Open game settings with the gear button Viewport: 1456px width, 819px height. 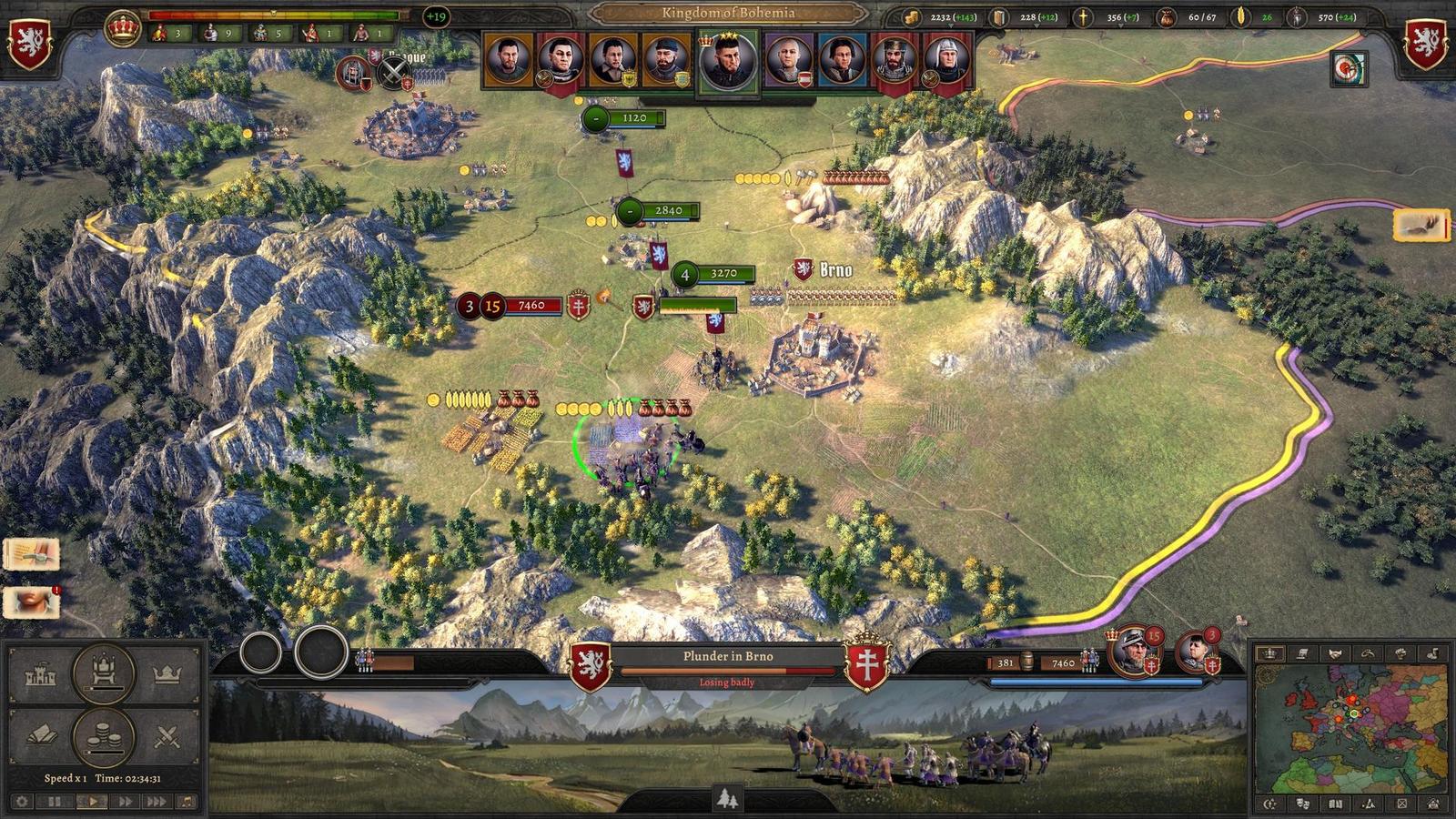pyautogui.click(x=22, y=802)
